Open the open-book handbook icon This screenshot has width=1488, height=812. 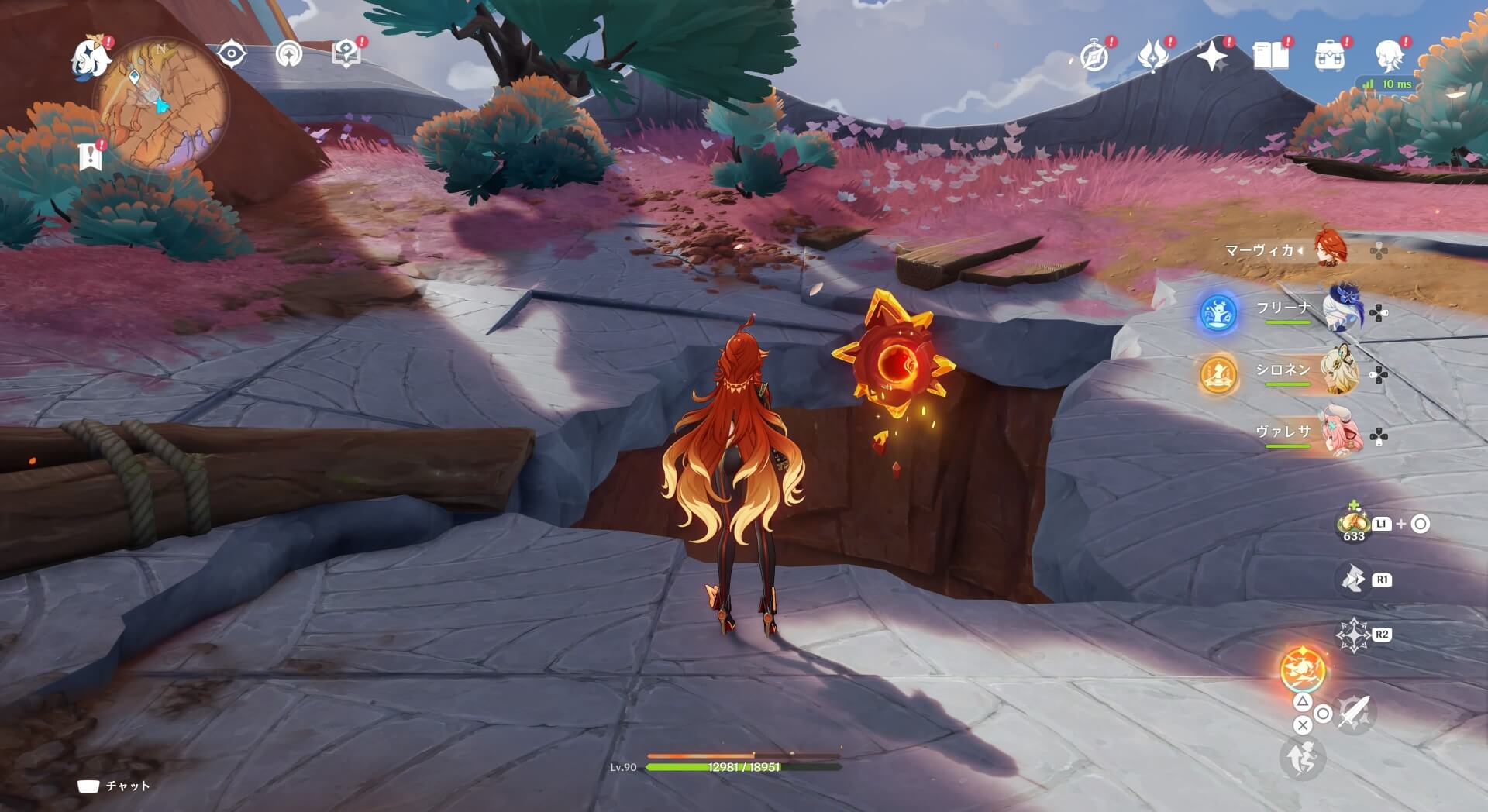point(1270,56)
